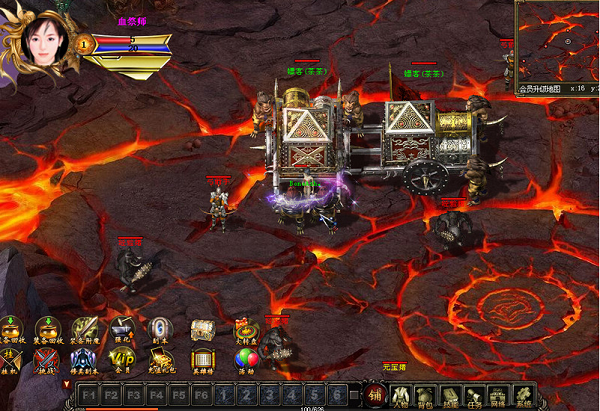The width and height of the screenshot is (600, 411).
Task: Open the 无限礼包 gift pack icon
Action: point(160,361)
